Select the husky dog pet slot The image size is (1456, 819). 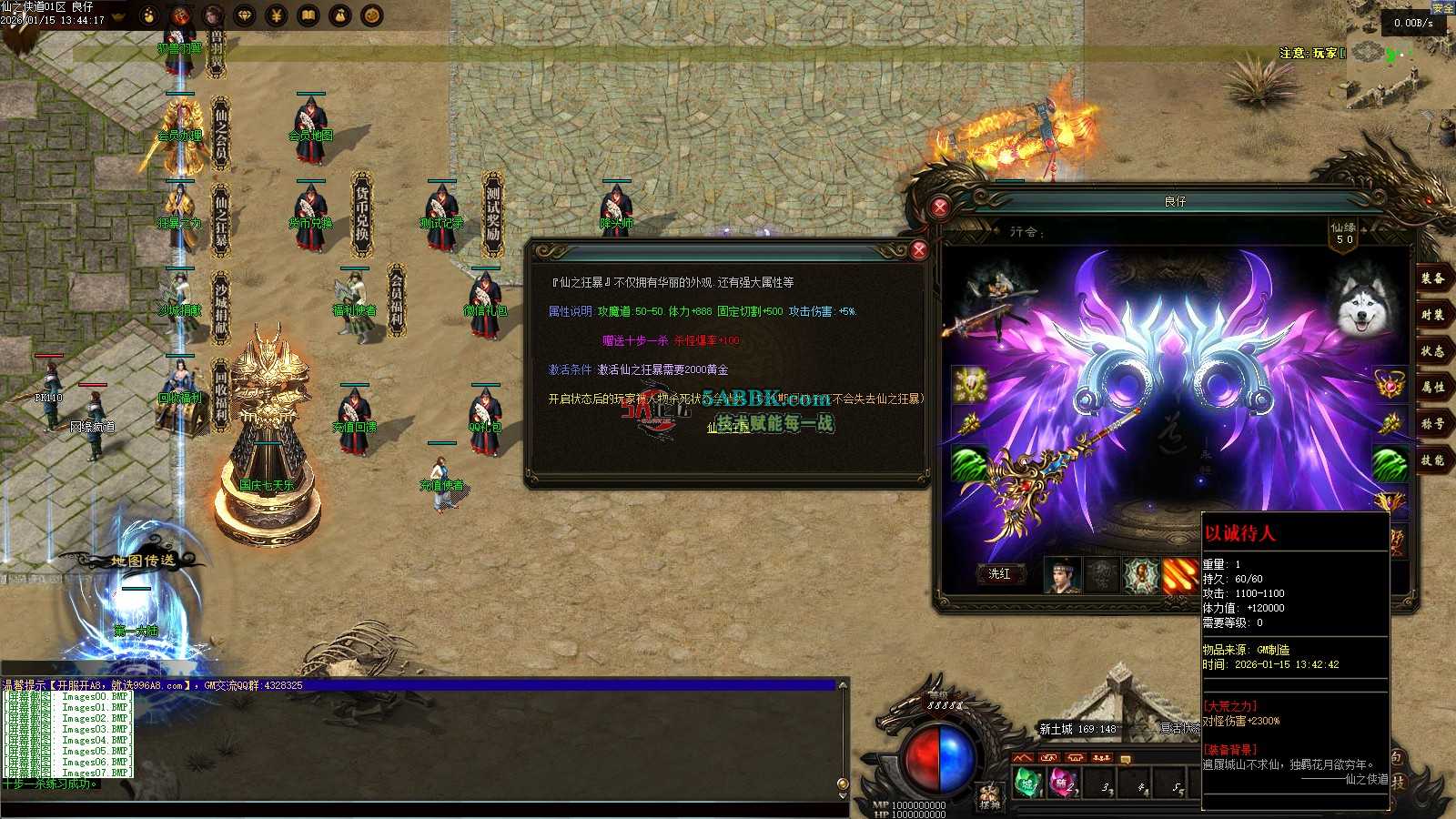click(1361, 302)
